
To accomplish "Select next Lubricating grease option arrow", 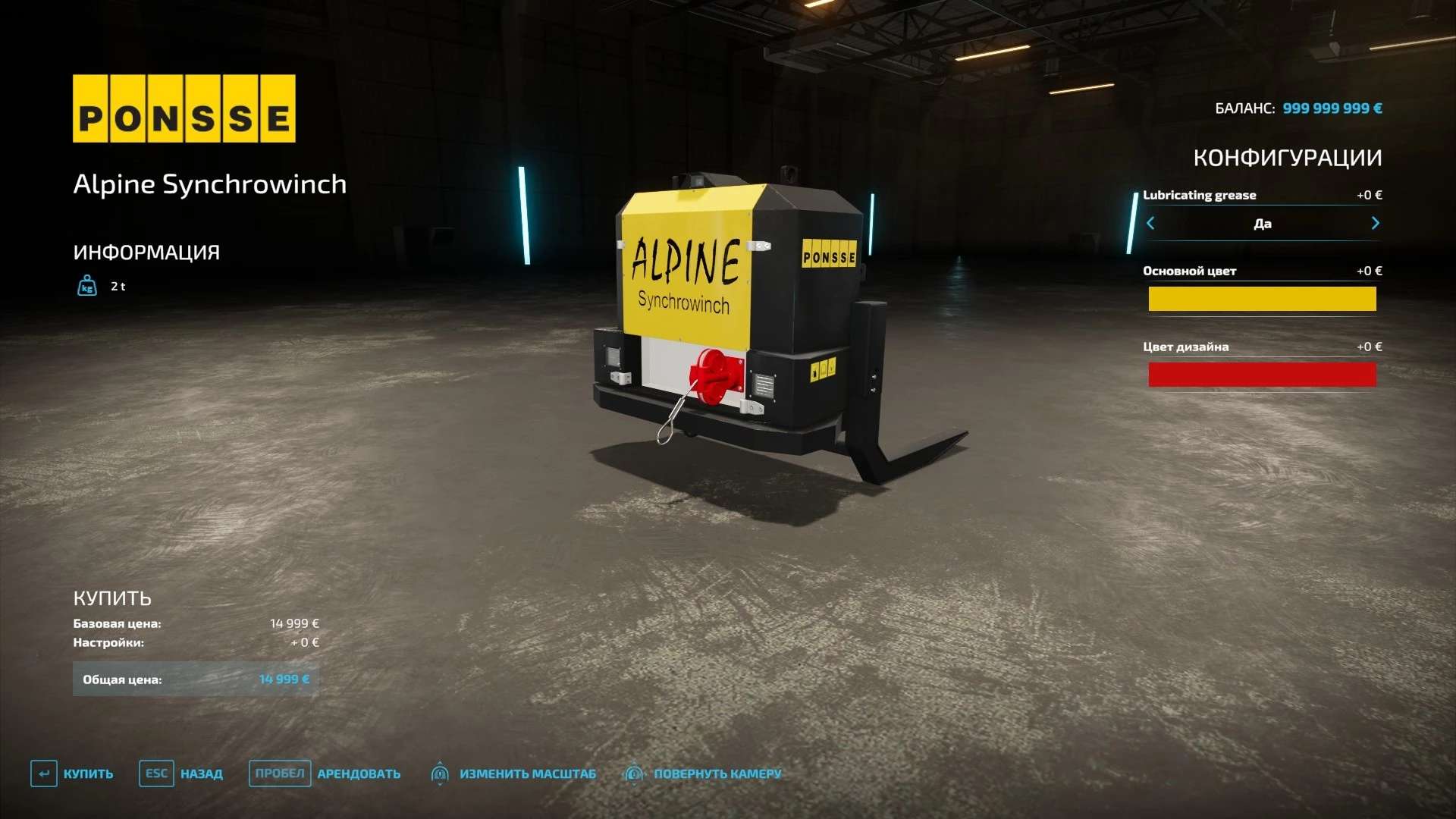I will (1375, 223).
